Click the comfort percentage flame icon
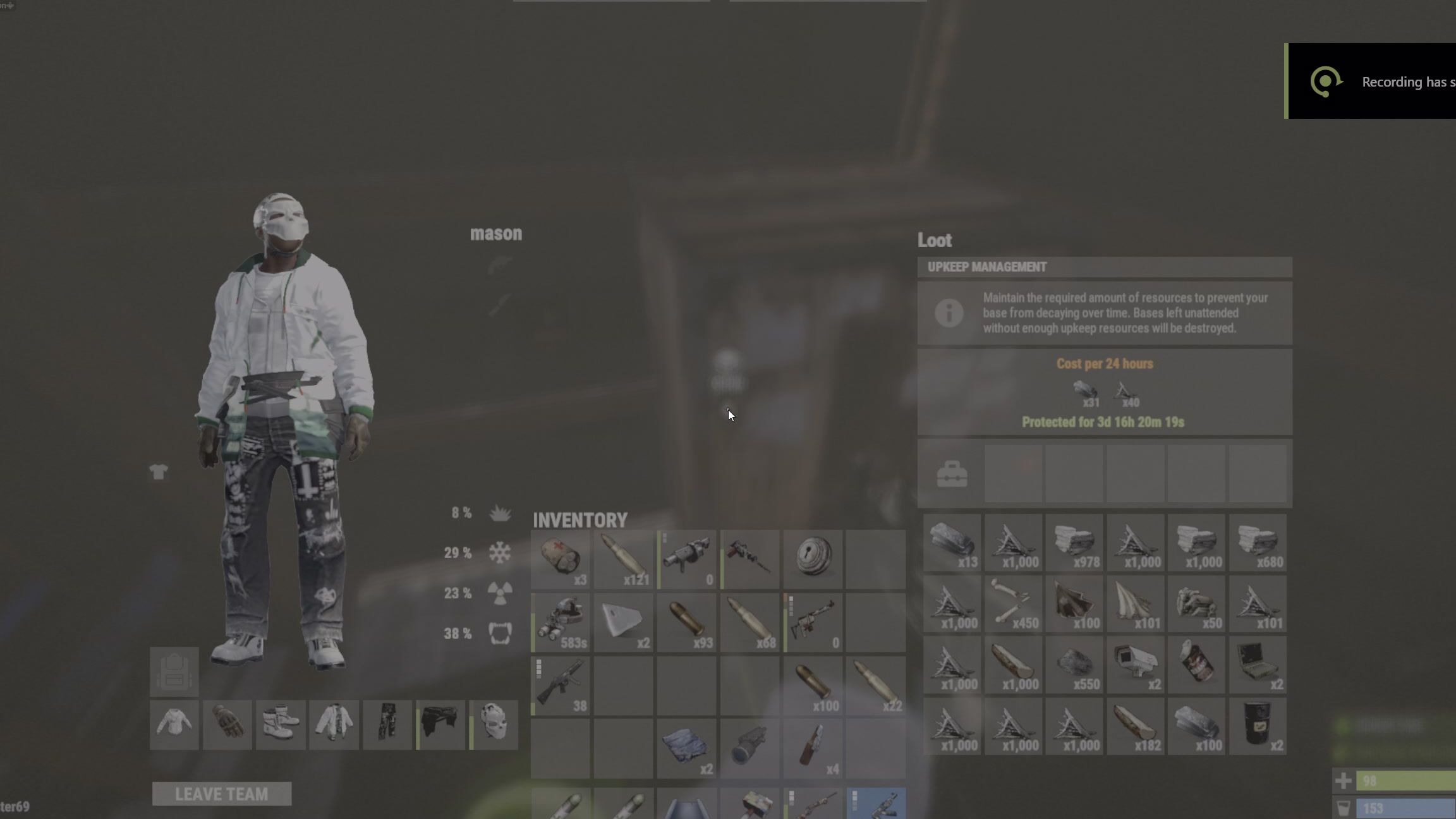Viewport: 1456px width, 819px height. [x=500, y=514]
